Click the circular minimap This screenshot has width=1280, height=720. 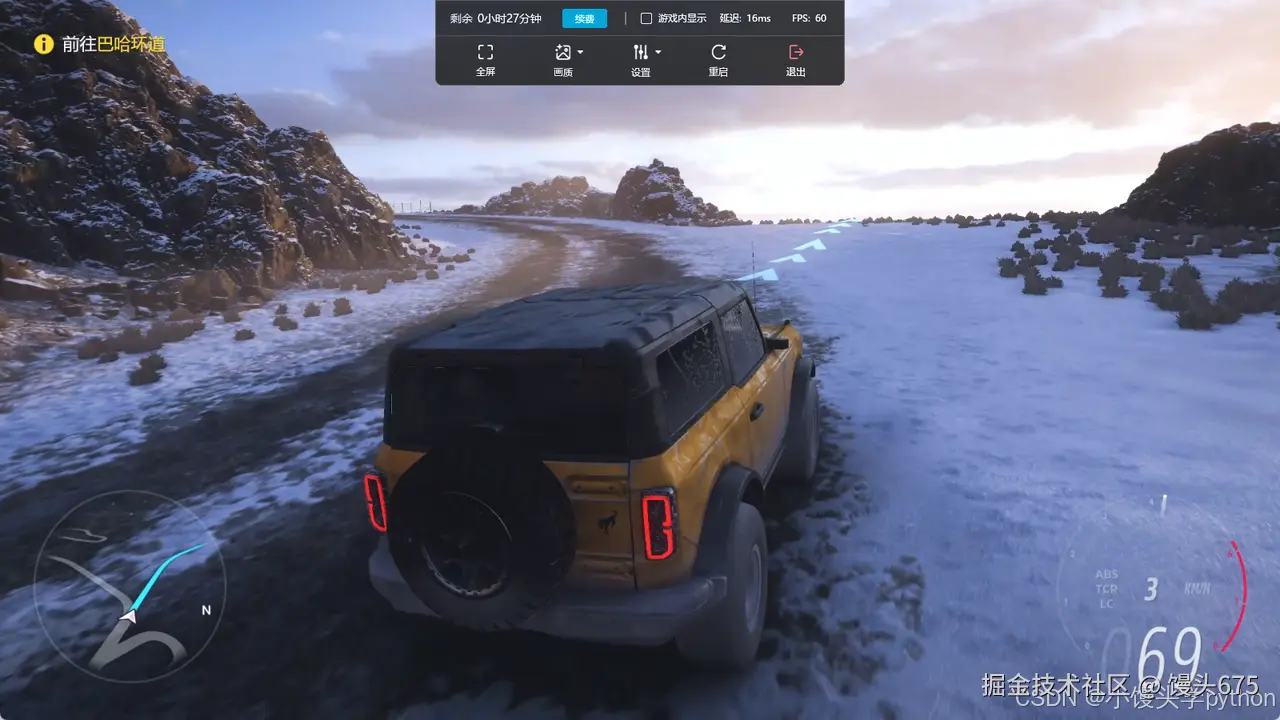pyautogui.click(x=129, y=585)
